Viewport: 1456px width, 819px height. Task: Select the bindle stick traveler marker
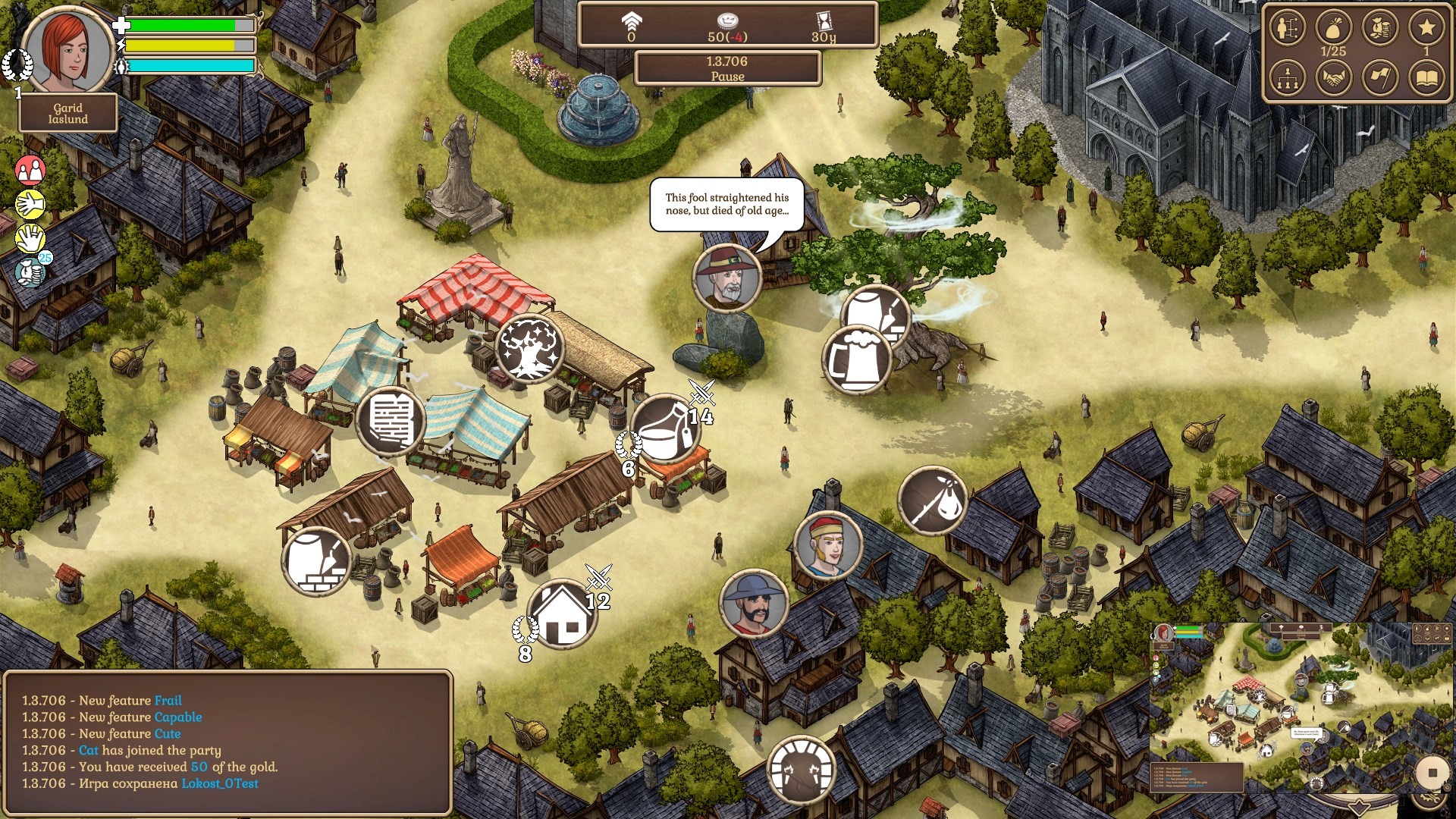pyautogui.click(x=932, y=501)
